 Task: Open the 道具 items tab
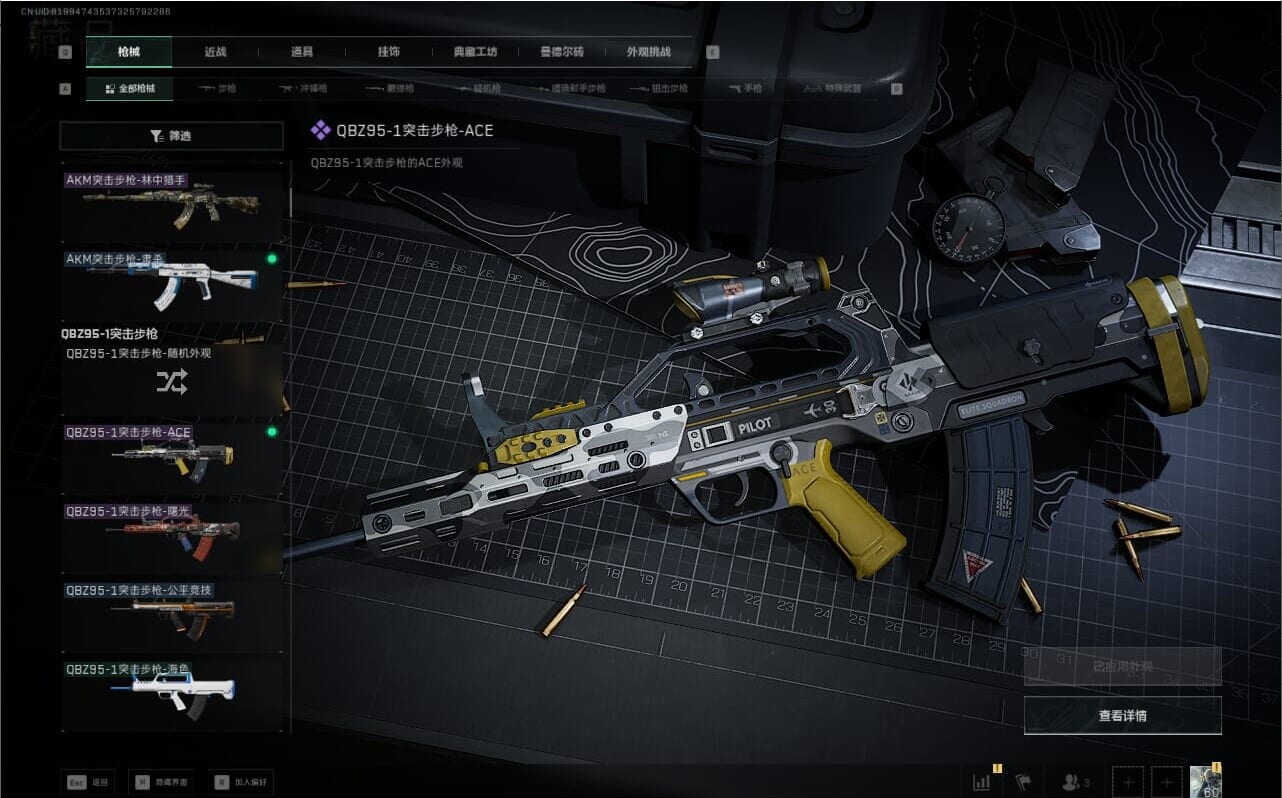[x=301, y=52]
